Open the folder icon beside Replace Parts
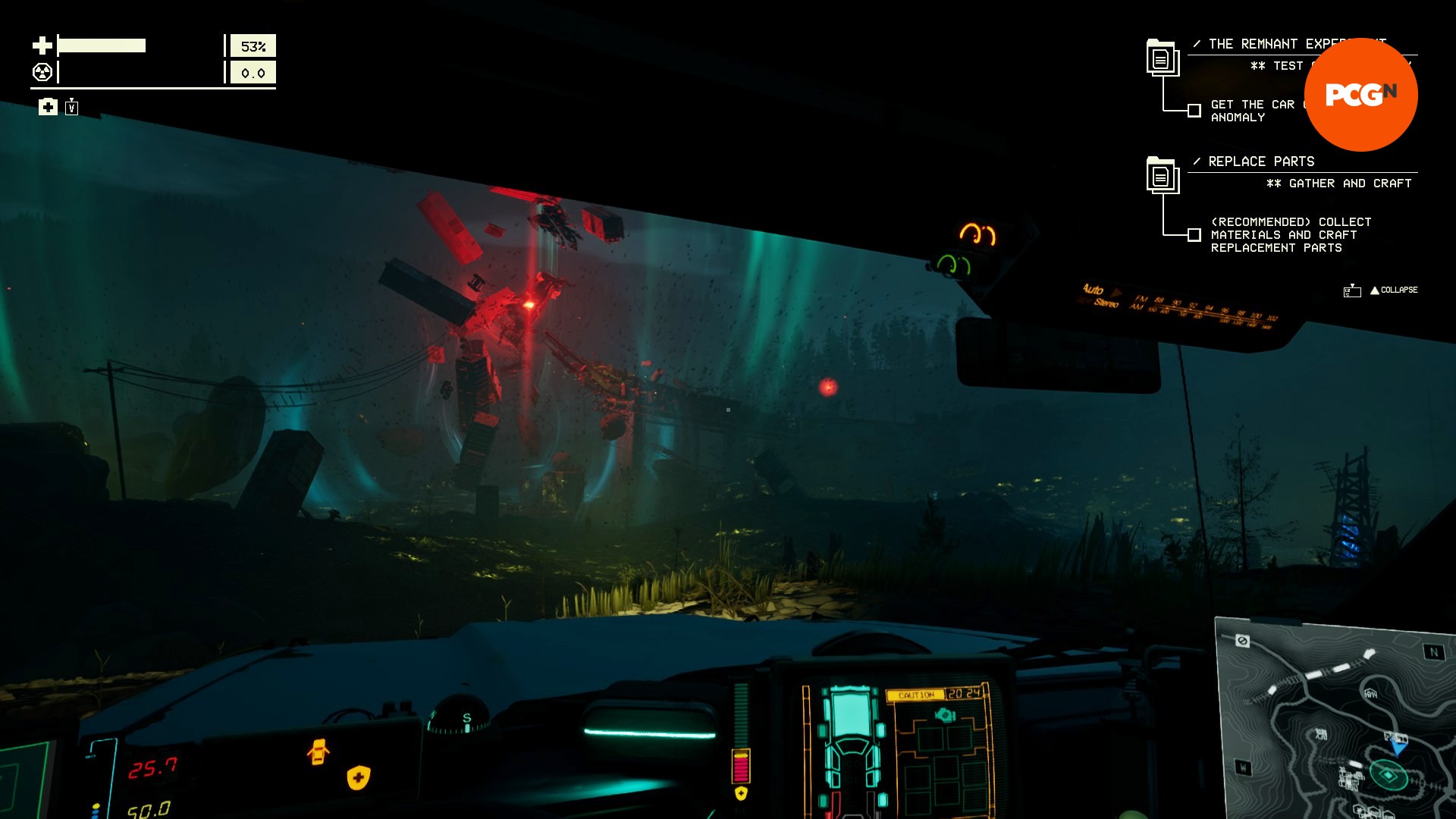This screenshot has height=819, width=1456. click(x=1162, y=175)
